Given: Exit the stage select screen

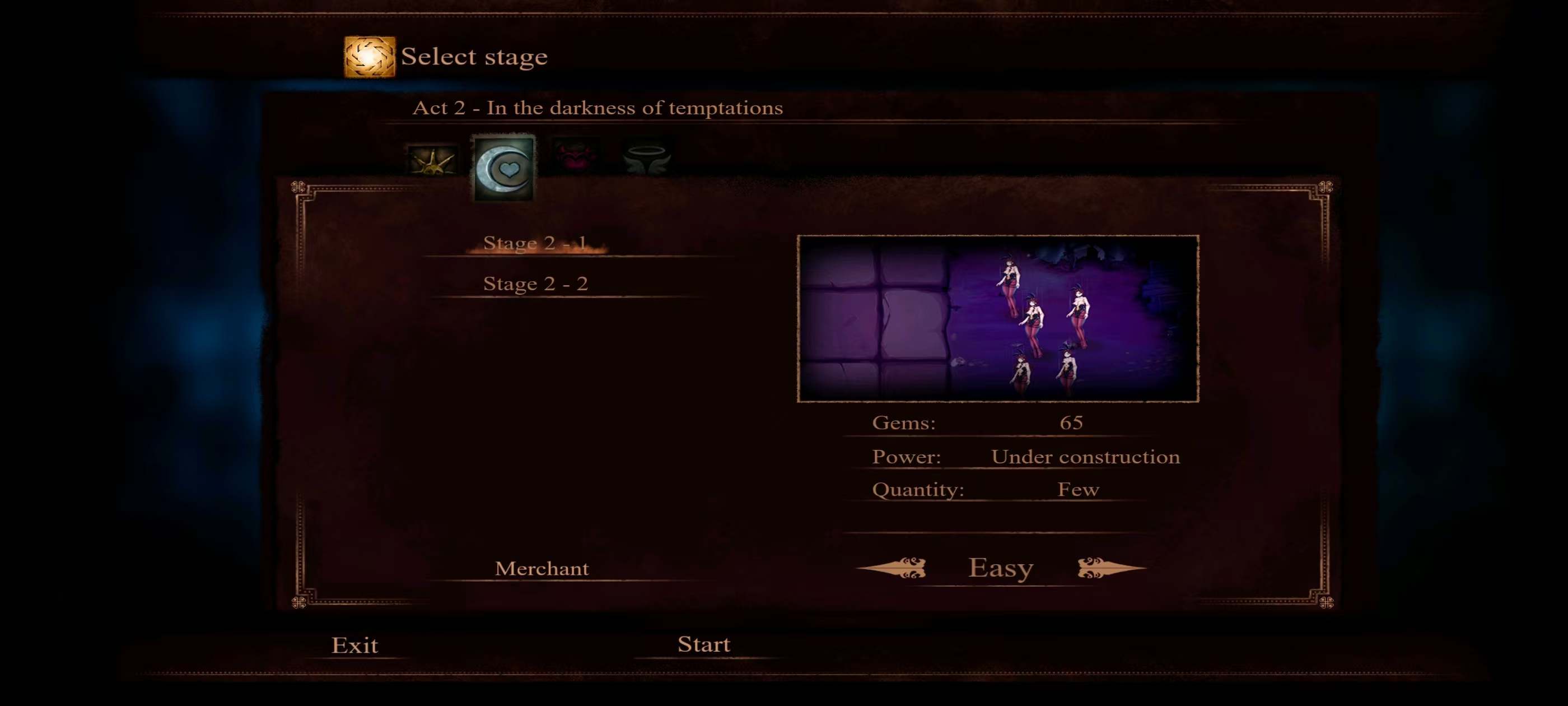Looking at the screenshot, I should click(354, 645).
